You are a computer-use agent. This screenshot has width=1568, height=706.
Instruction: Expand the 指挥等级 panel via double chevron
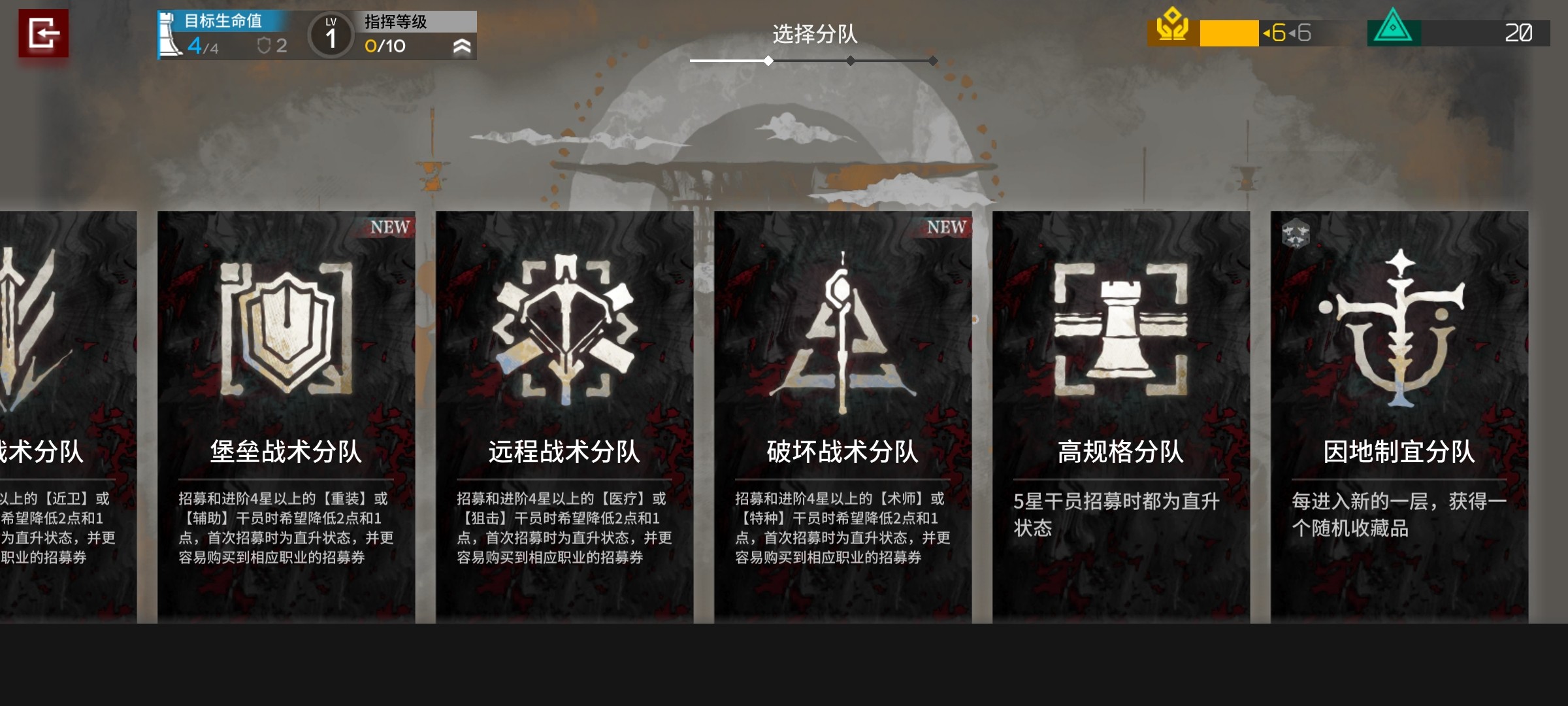(x=464, y=46)
